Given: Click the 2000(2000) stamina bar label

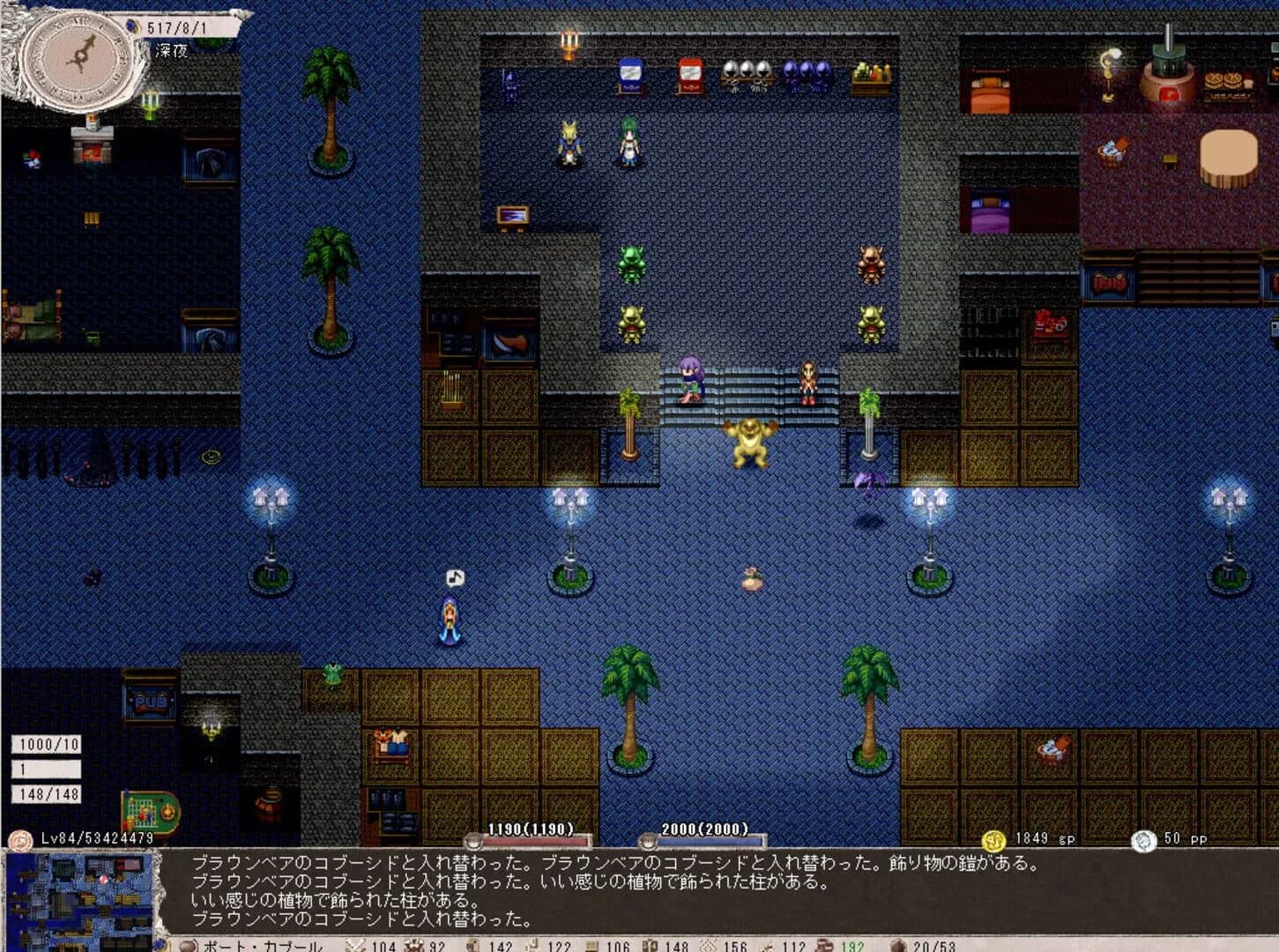Looking at the screenshot, I should 703,829.
